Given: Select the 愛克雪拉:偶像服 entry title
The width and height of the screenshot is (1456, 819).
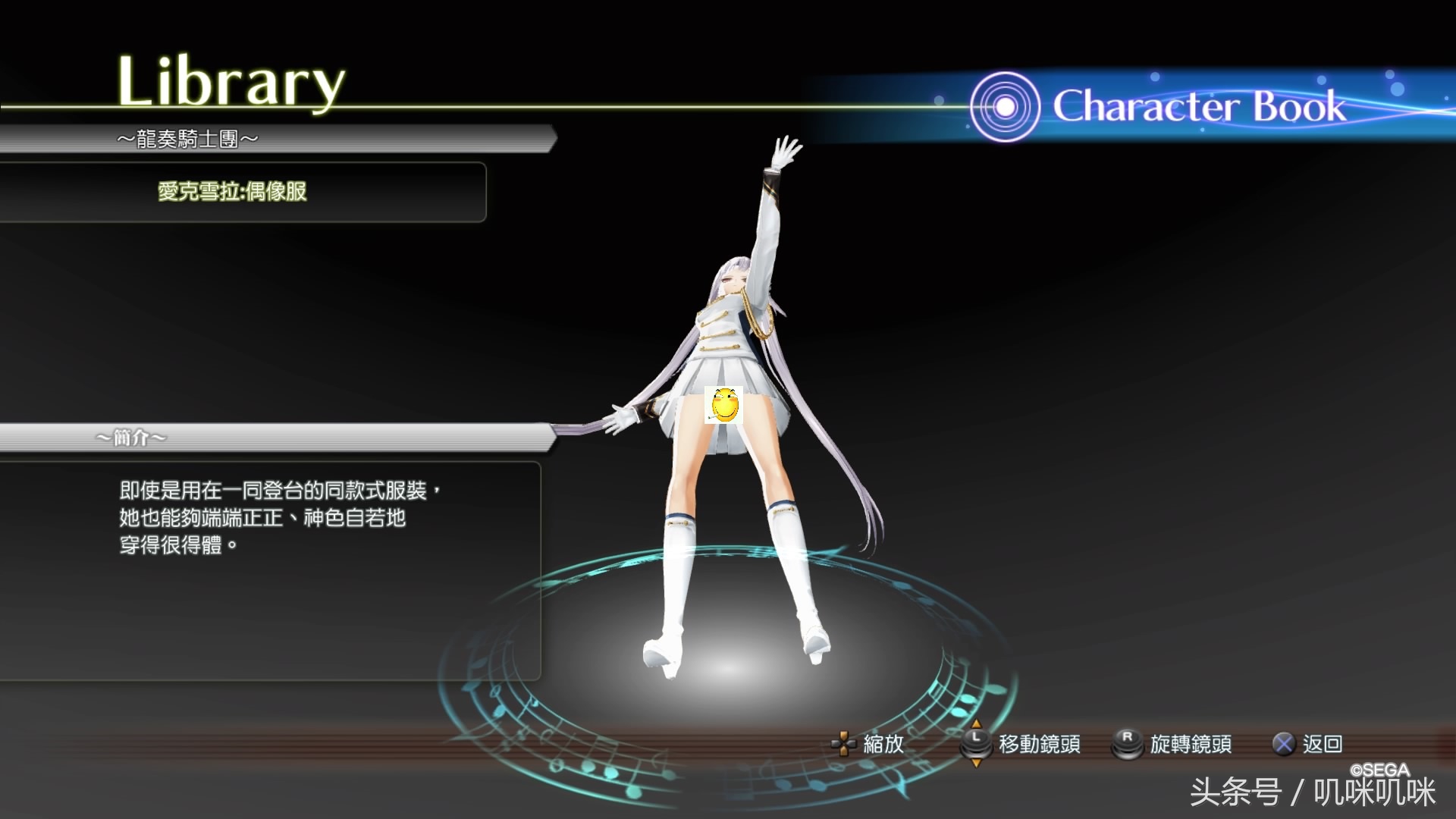Looking at the screenshot, I should point(232,191).
